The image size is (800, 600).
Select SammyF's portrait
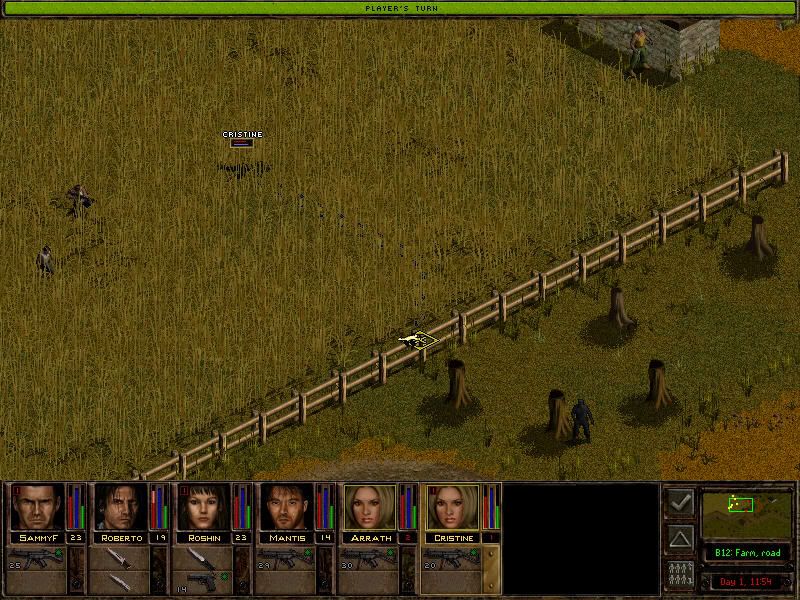[37, 508]
